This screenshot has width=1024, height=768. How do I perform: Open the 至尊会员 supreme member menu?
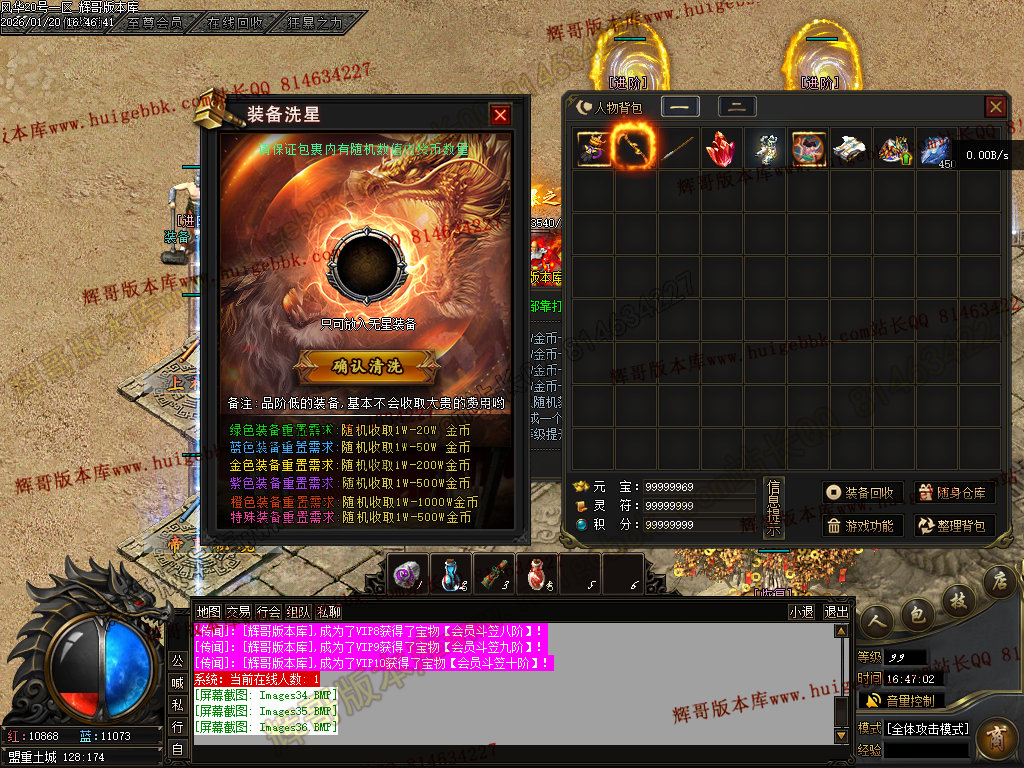tap(155, 22)
